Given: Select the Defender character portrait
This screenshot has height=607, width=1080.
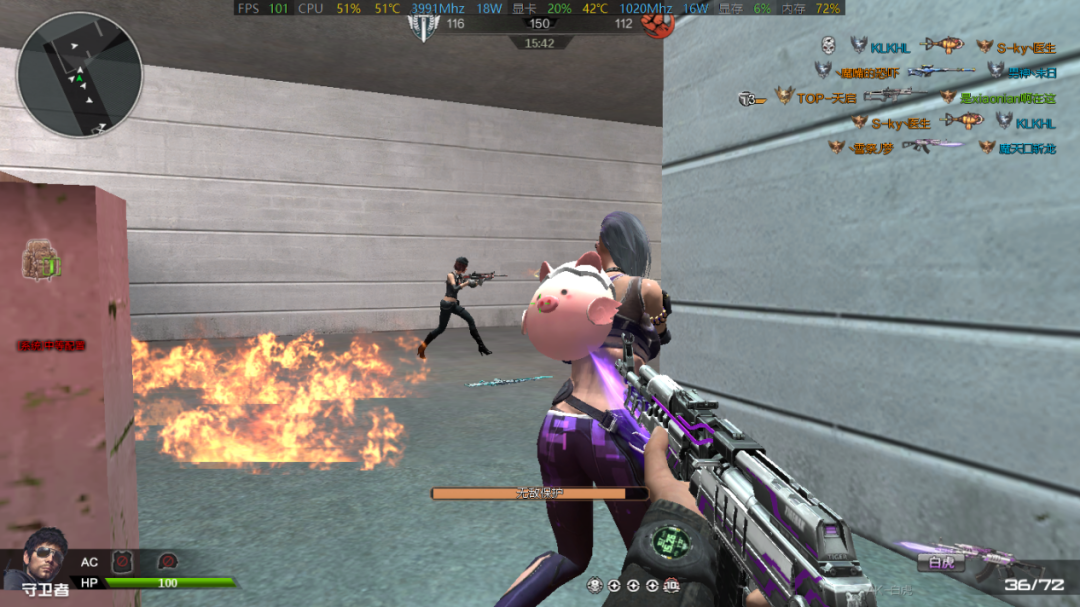Looking at the screenshot, I should pyautogui.click(x=36, y=555).
